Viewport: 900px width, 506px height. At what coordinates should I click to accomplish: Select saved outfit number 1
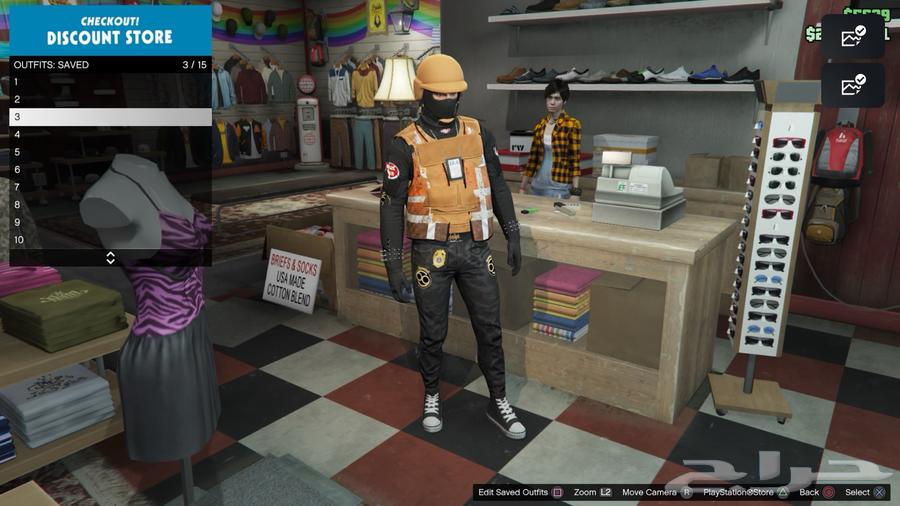[x=110, y=82]
